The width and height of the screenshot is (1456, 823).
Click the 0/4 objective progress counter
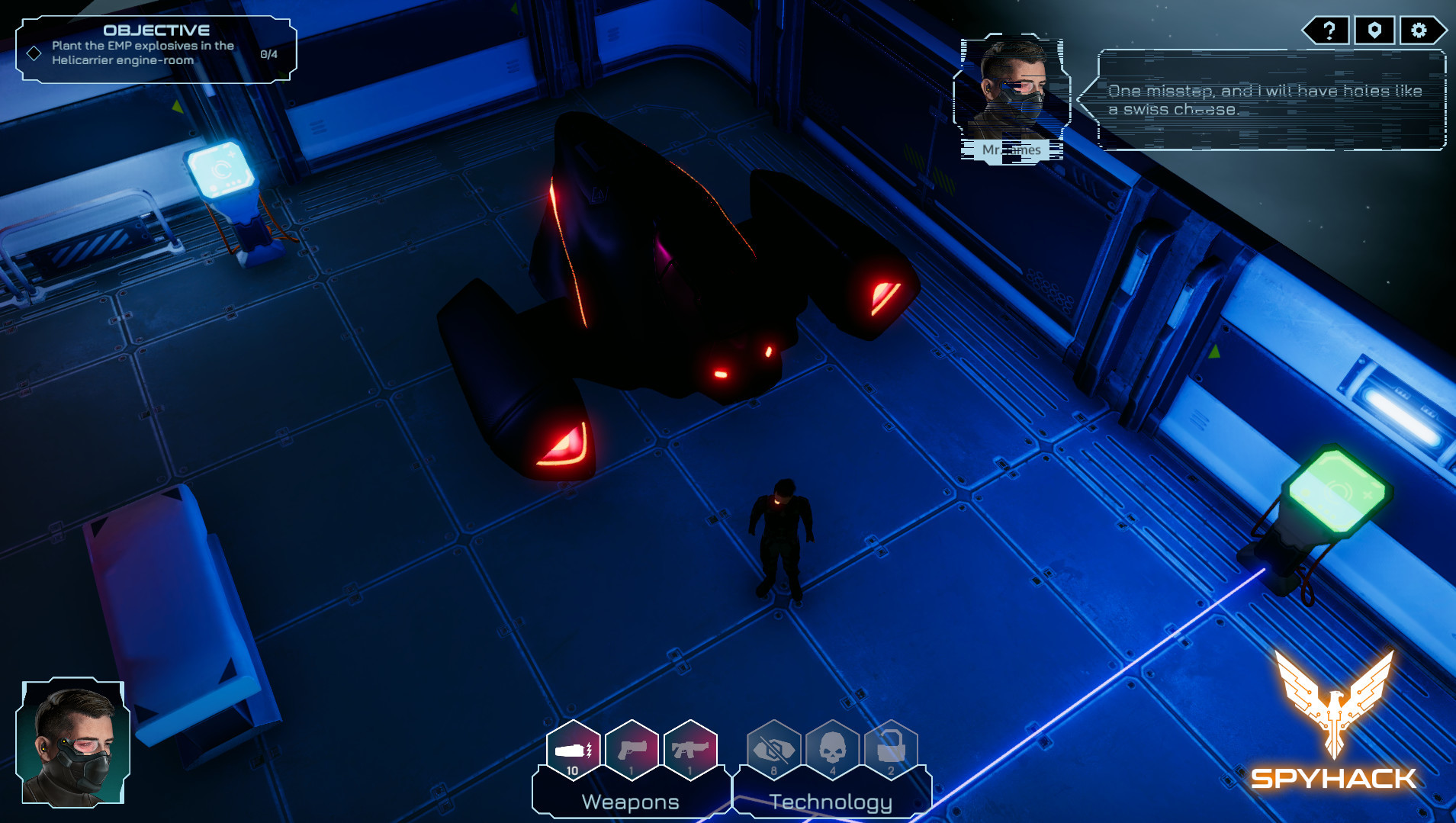(268, 53)
